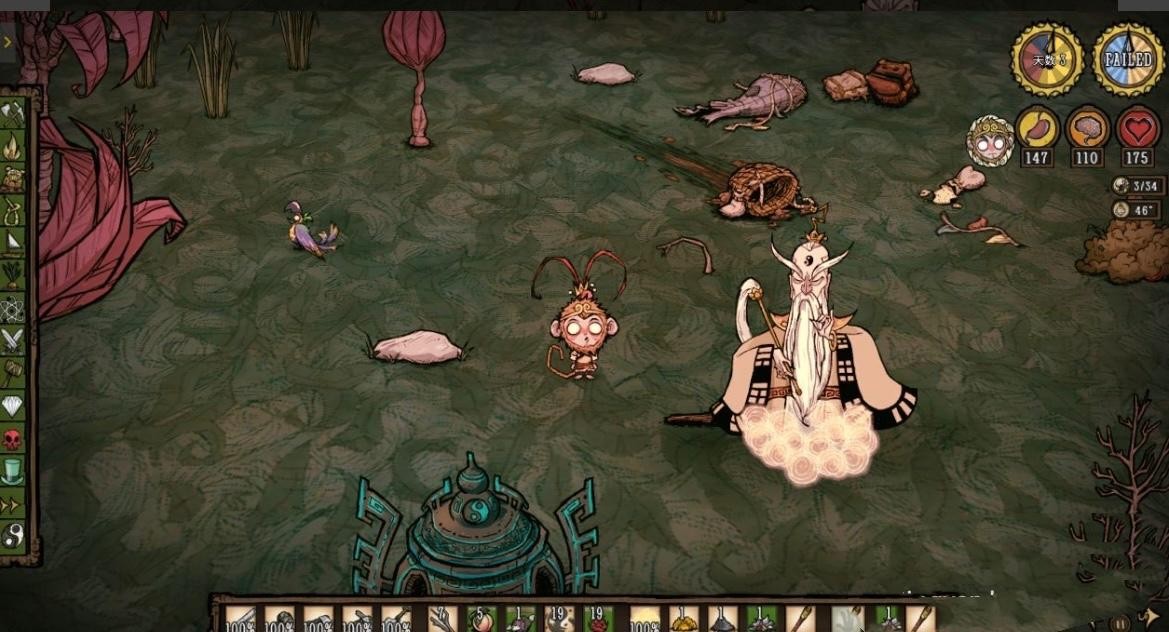This screenshot has width=1169, height=632.
Task: Open the Tools crafting tab with axe icon
Action: point(14,114)
